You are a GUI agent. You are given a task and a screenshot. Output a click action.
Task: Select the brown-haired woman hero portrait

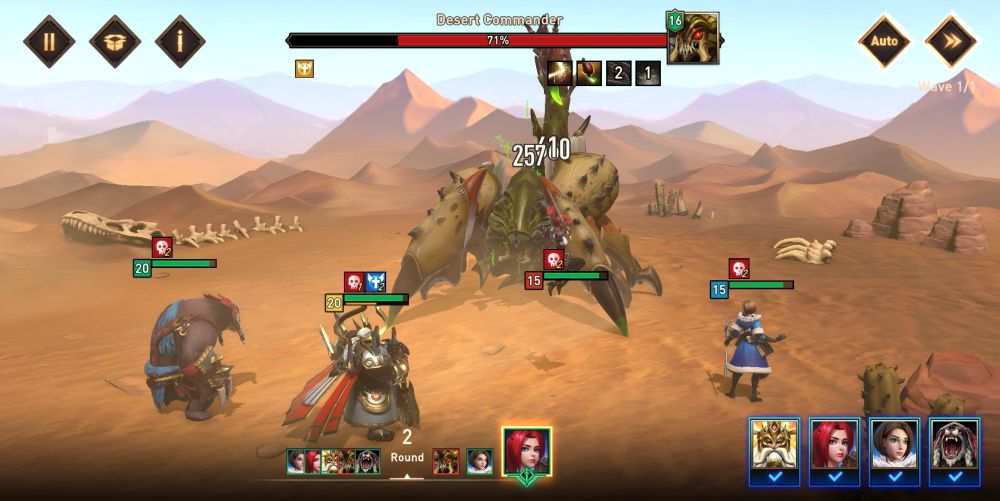pyautogui.click(x=894, y=445)
